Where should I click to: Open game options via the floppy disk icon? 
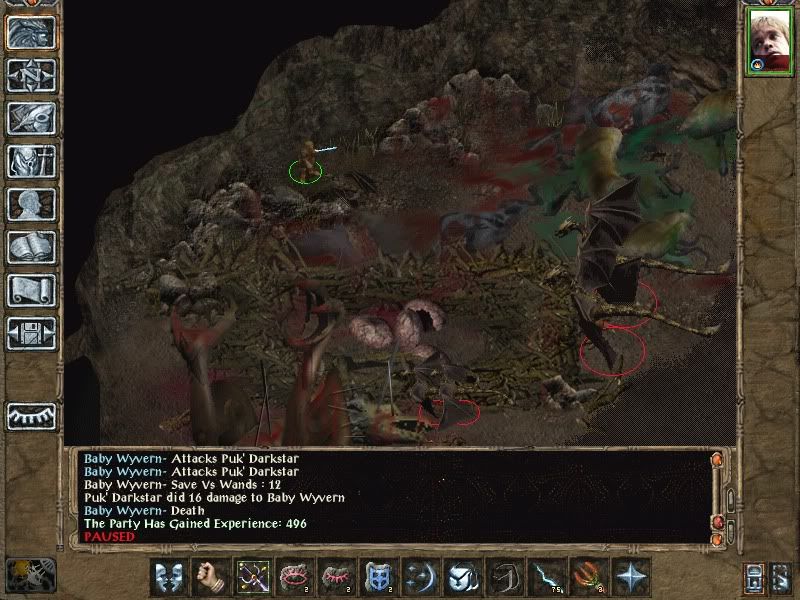[x=31, y=333]
